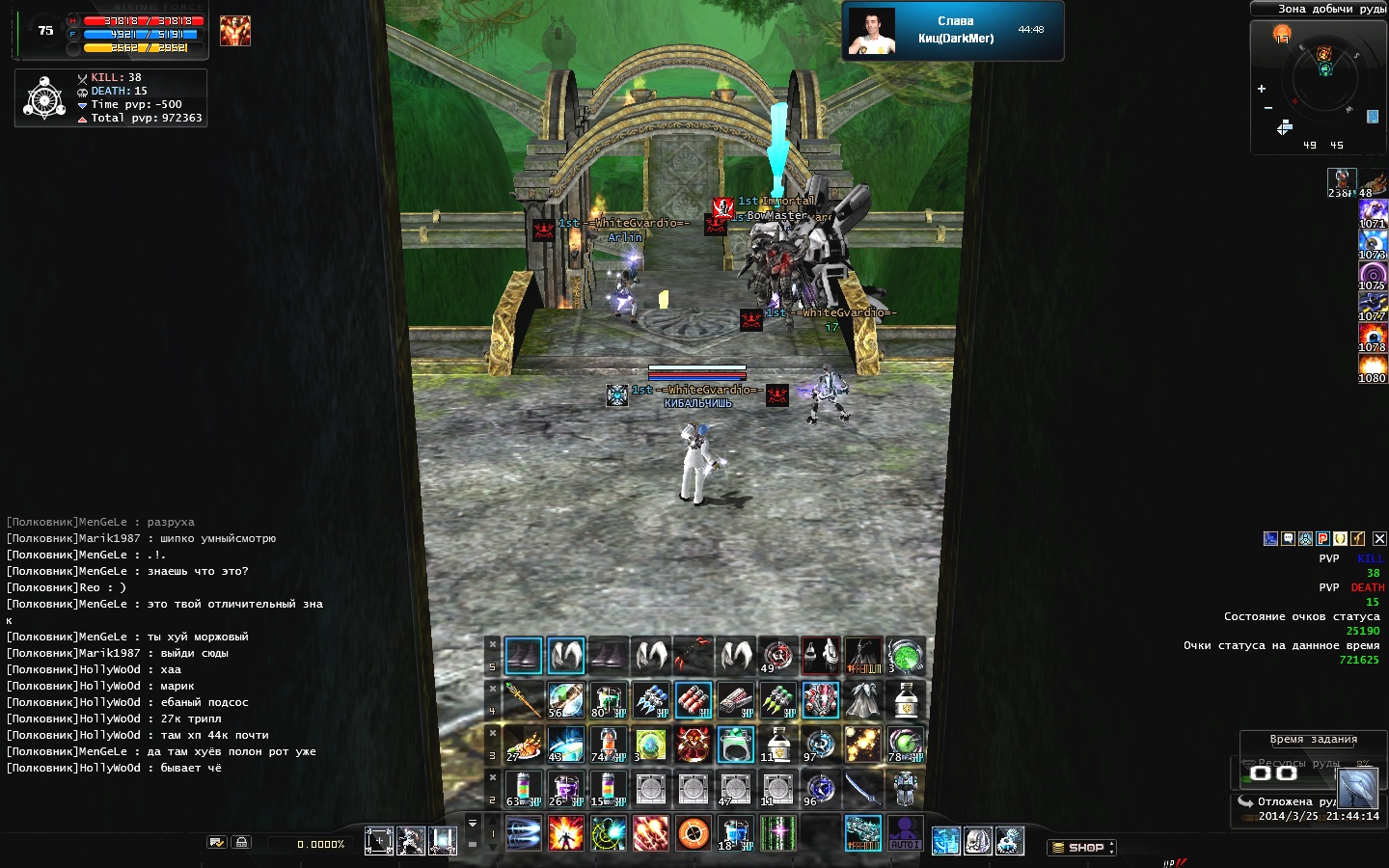Toggle the AUTO I hotbar slot
Image resolution: width=1389 pixels, height=868 pixels.
pyautogui.click(x=905, y=833)
